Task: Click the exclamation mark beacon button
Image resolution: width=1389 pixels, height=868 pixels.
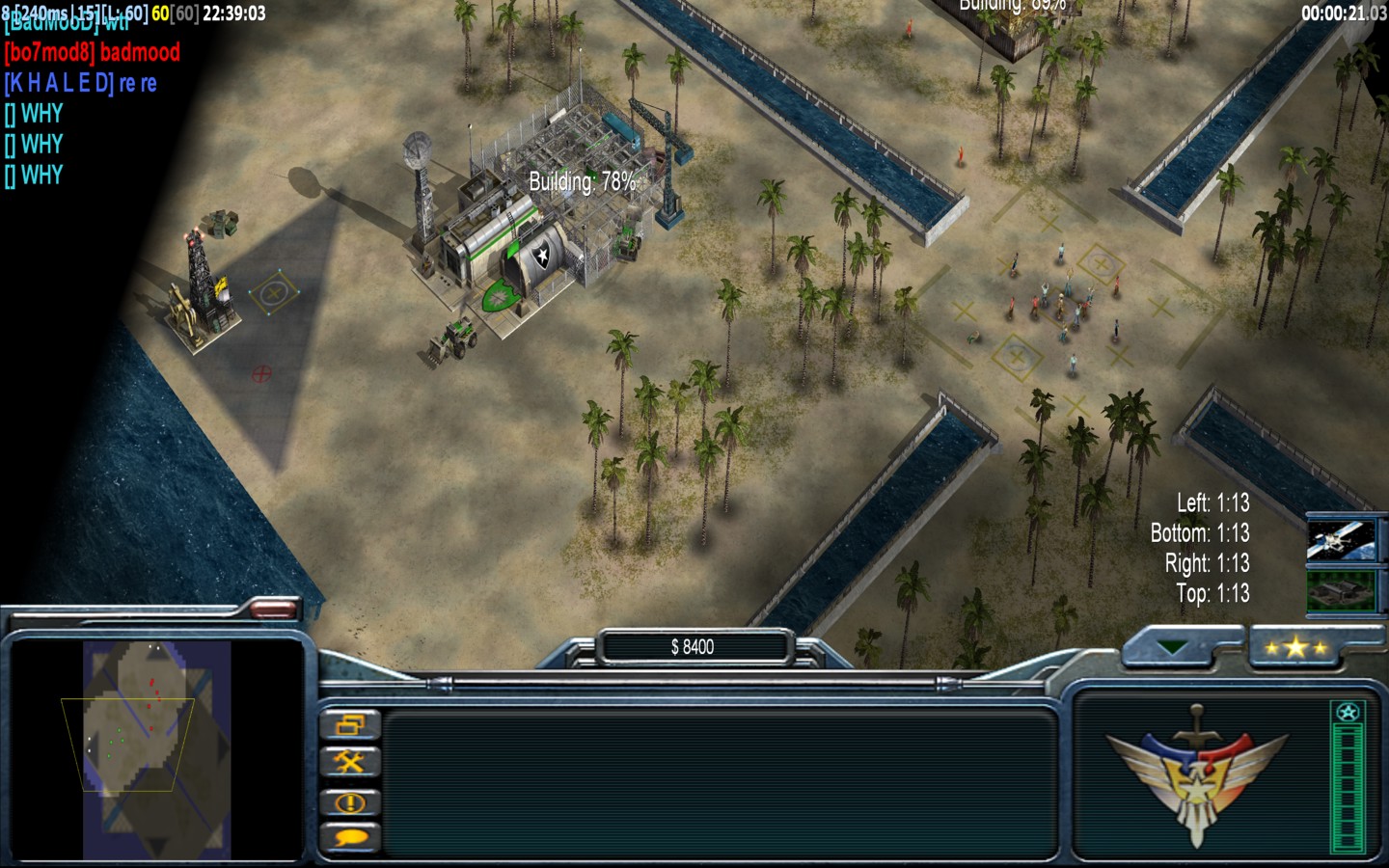Action: point(349,801)
